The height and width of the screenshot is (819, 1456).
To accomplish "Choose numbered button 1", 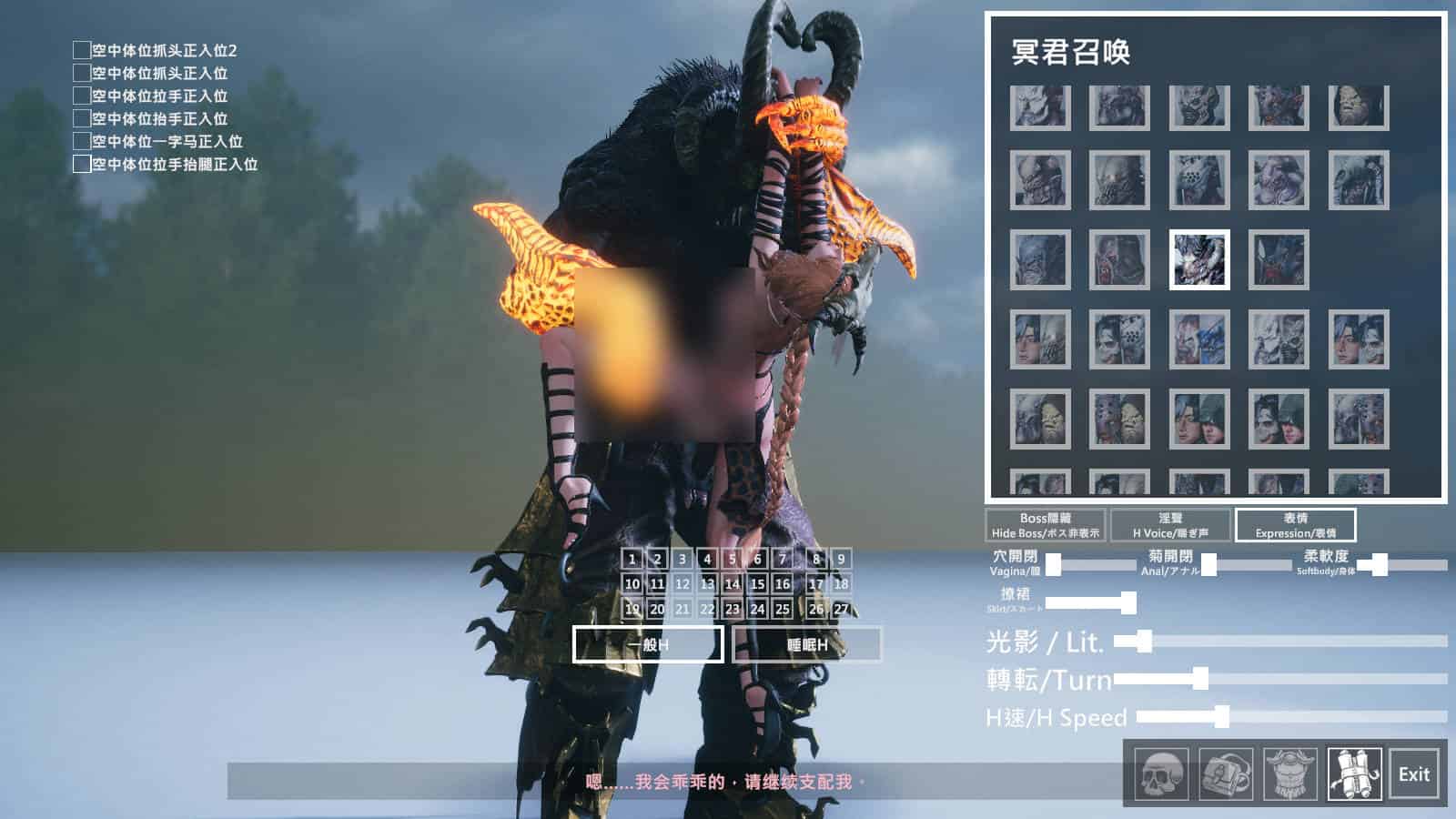I will click(632, 559).
